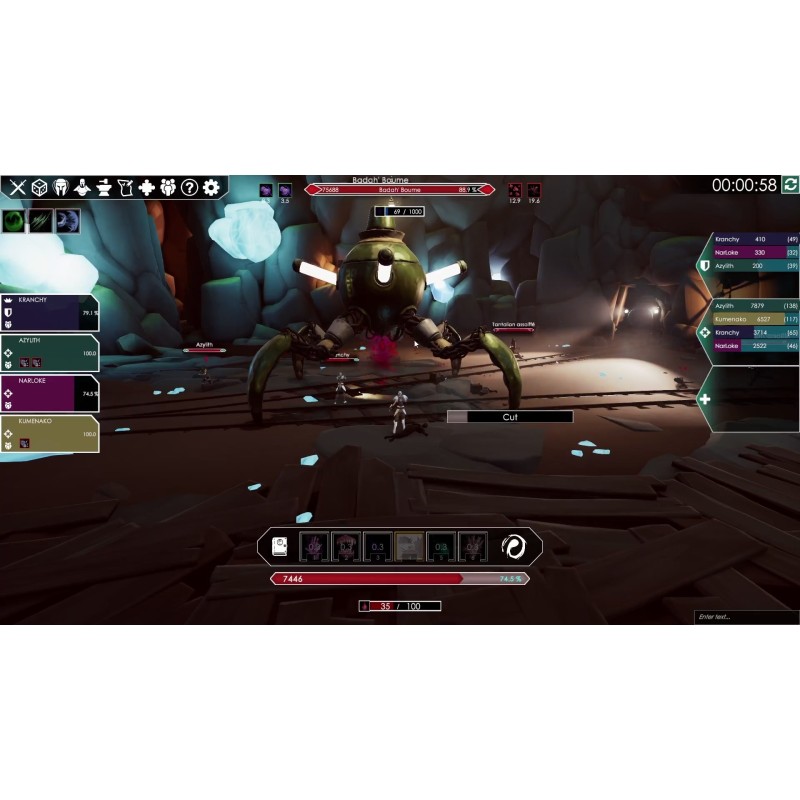
Task: Click the green refresh button by the timer
Action: coord(790,185)
